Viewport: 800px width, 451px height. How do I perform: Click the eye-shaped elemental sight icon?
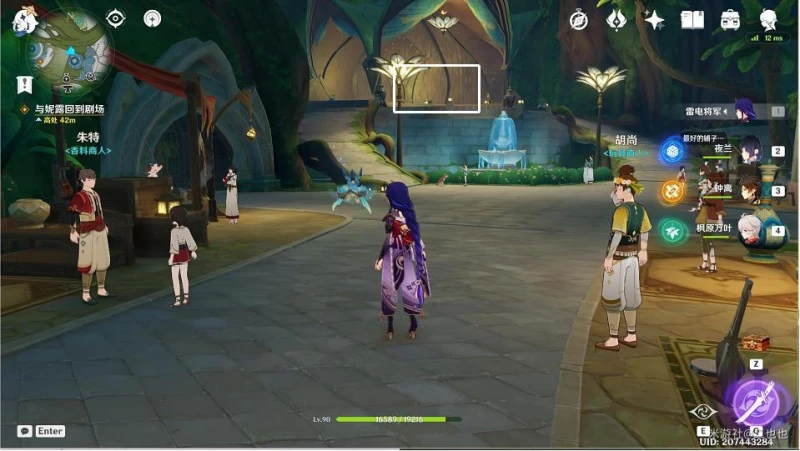point(115,18)
